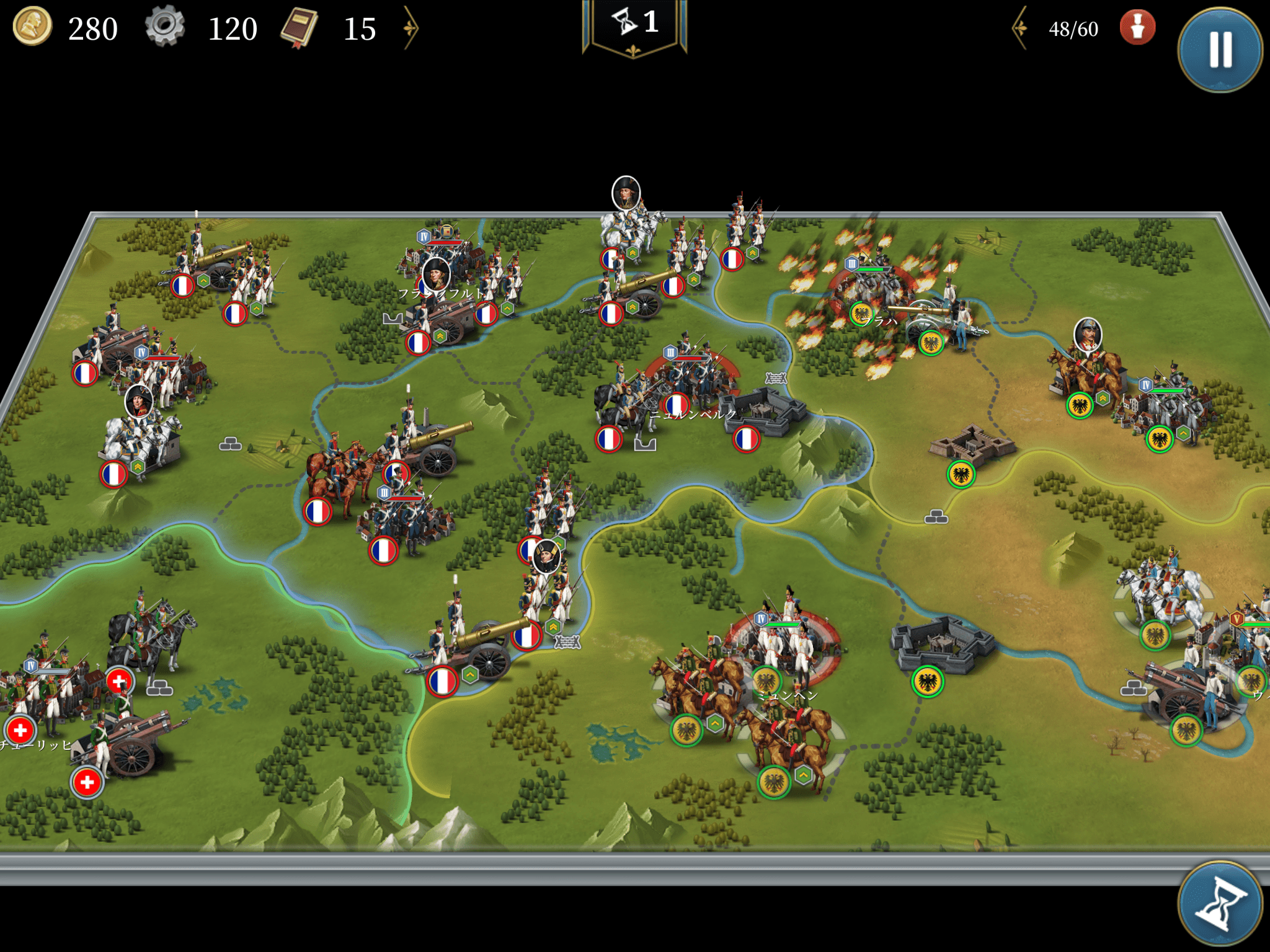The width and height of the screenshot is (1270, 952).
Task: Open the red troop population icon
Action: coord(1137,28)
